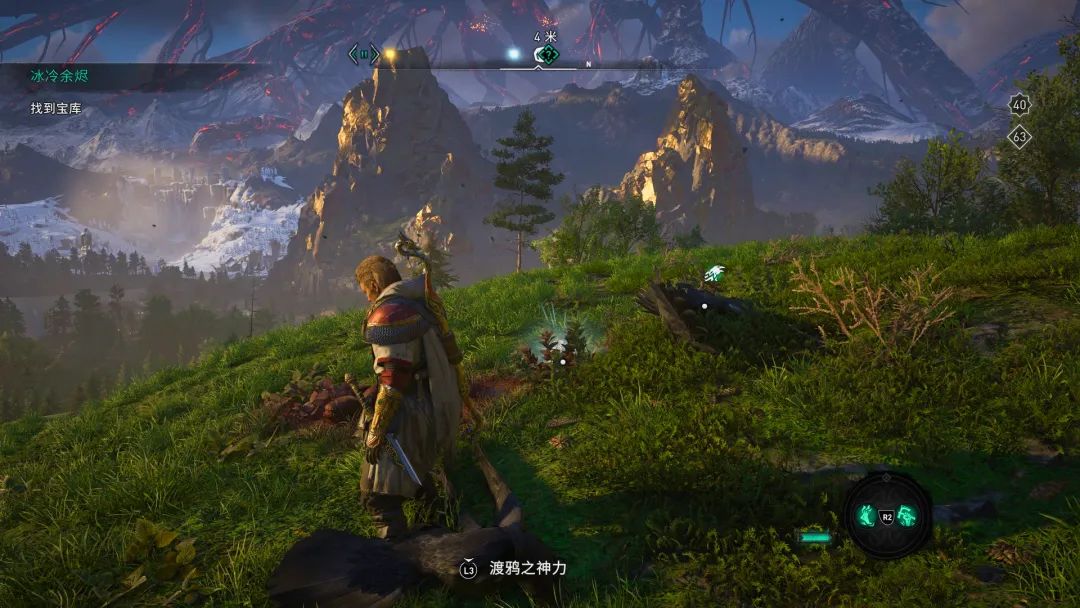The width and height of the screenshot is (1080, 608).
Task: Select the yellow glowing compass marker
Action: pyautogui.click(x=390, y=54)
